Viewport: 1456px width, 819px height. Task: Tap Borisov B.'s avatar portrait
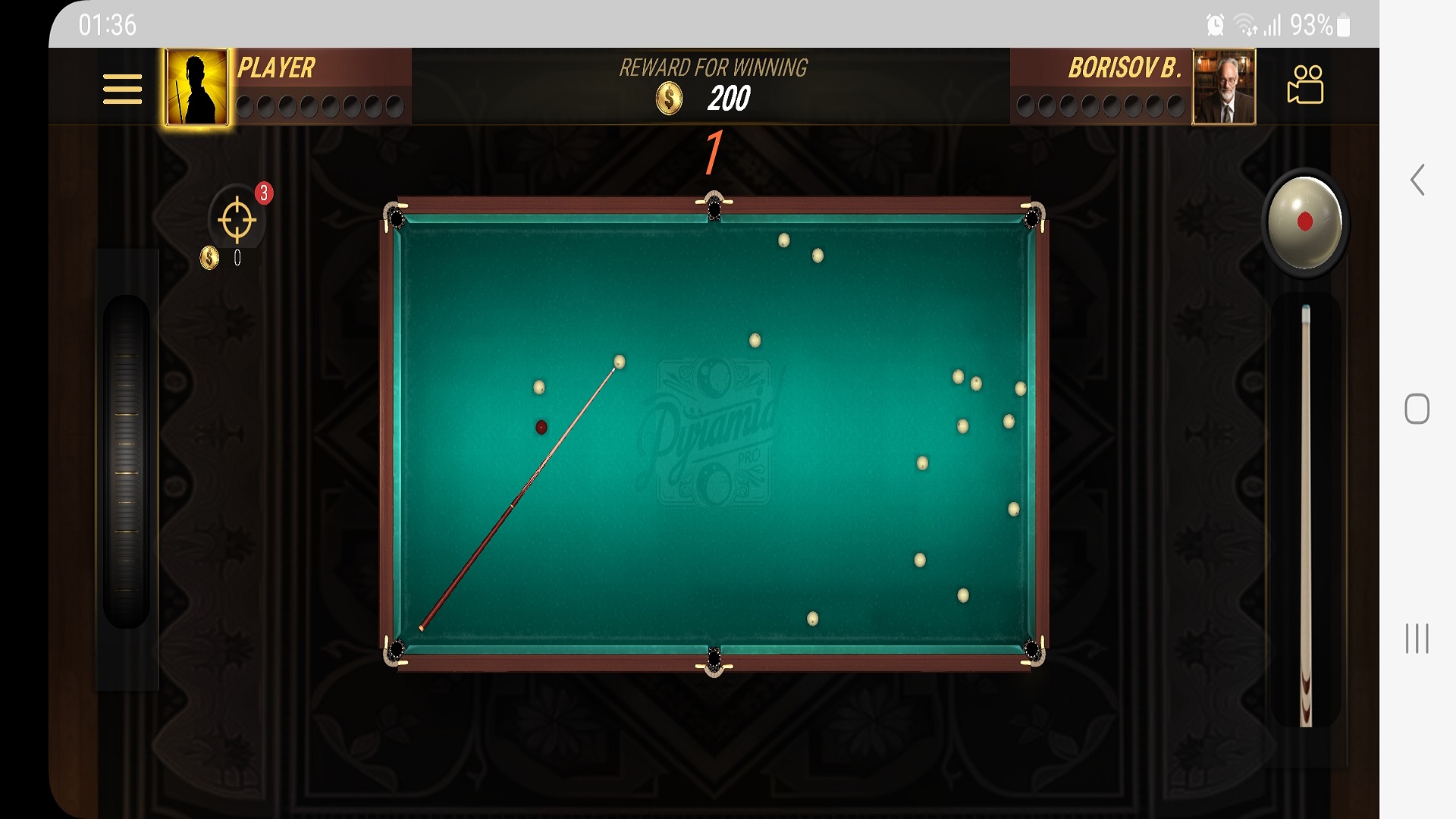(x=1224, y=86)
